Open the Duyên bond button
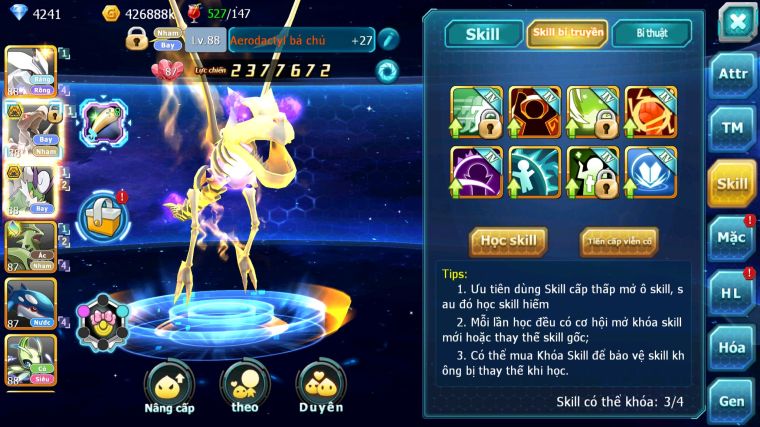 pos(320,387)
